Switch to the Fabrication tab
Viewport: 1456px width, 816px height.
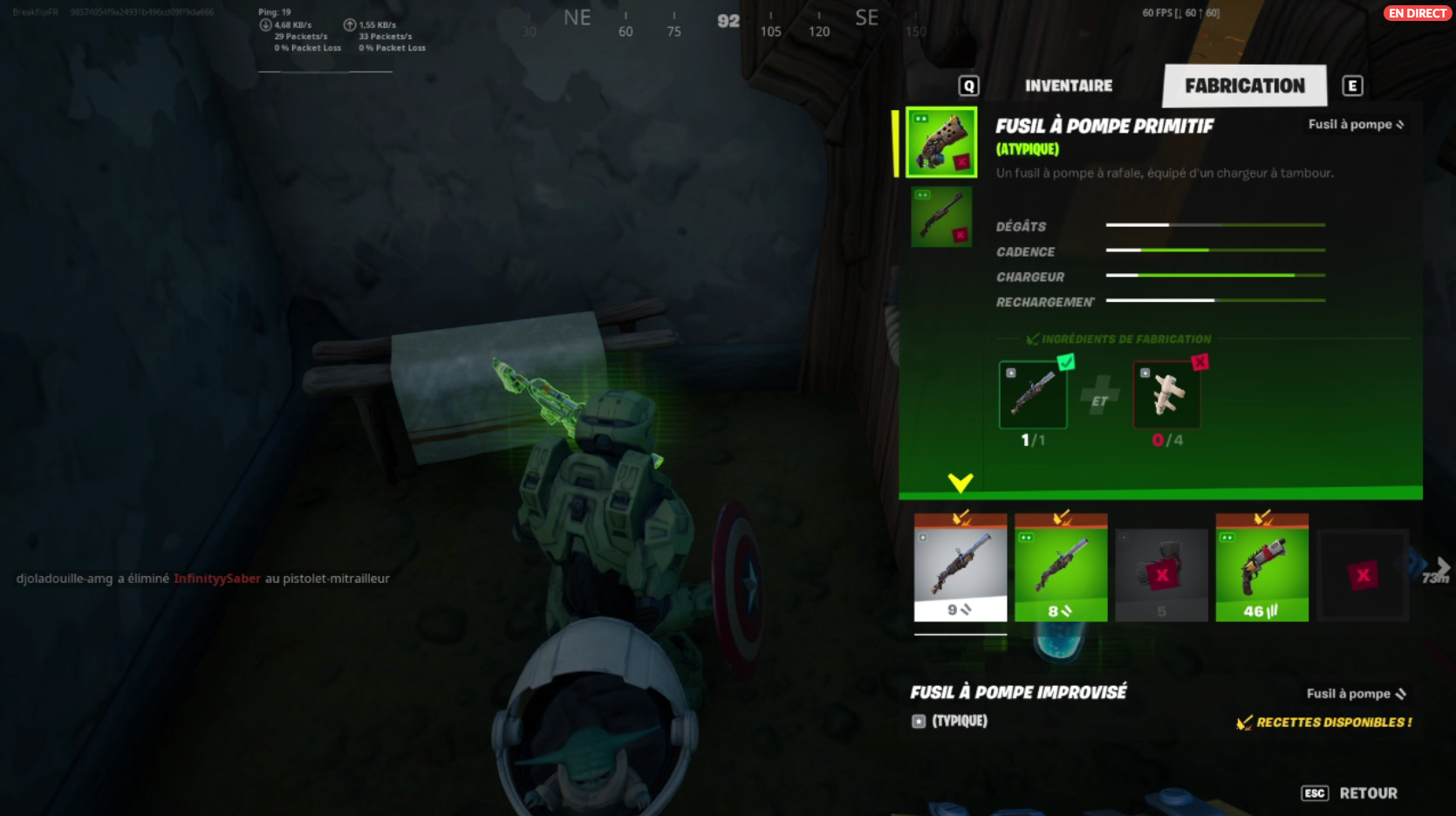pos(1244,86)
